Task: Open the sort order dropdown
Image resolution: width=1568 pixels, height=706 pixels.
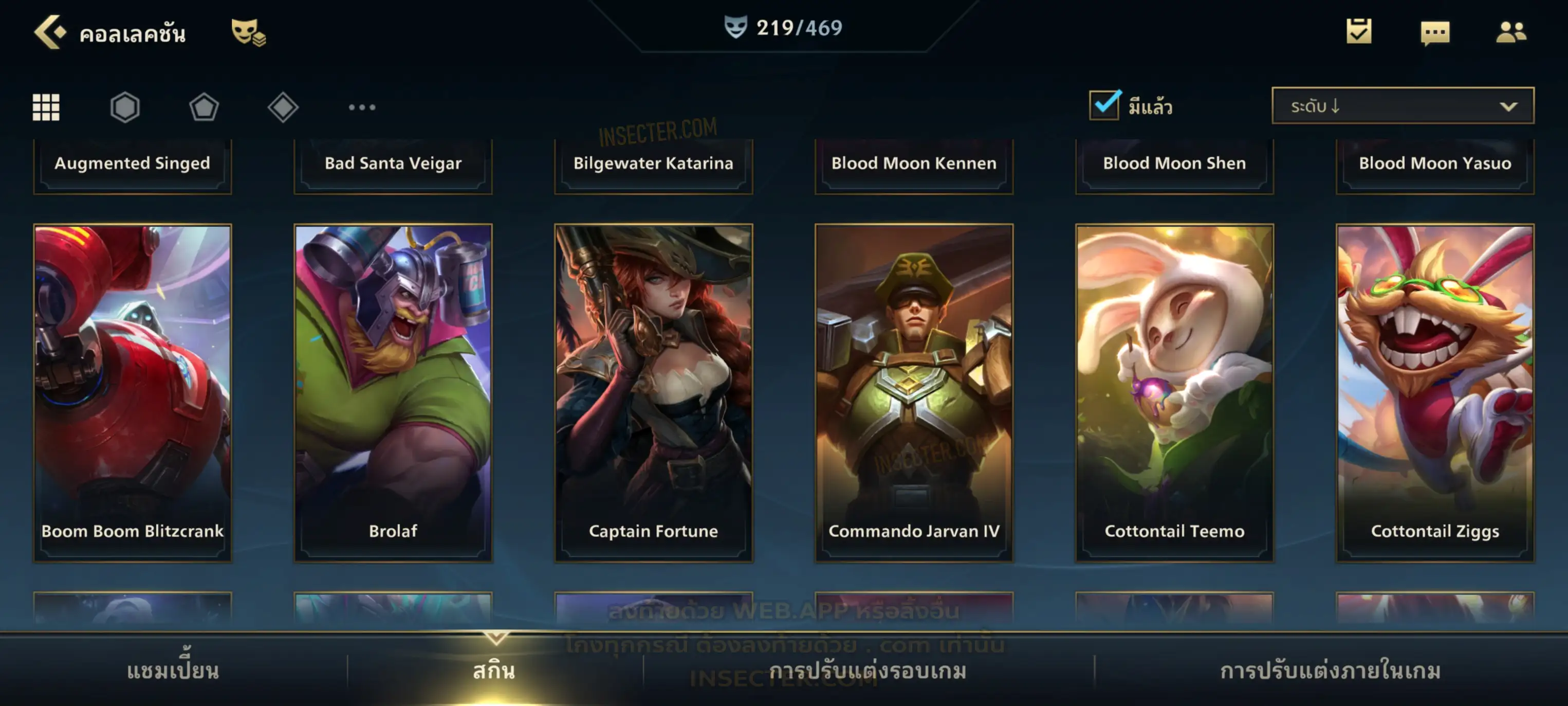Action: pyautogui.click(x=1403, y=106)
